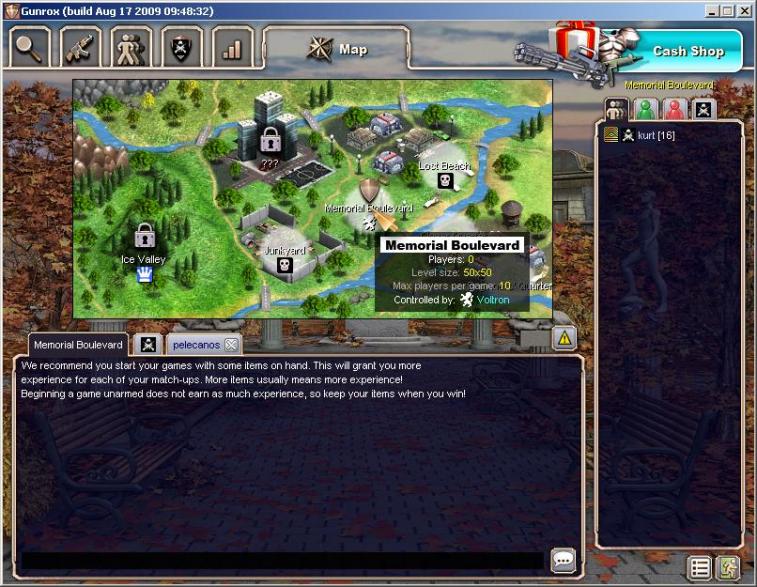The height and width of the screenshot is (587, 757).
Task: Switch to the Memorial Boulevard chat tab
Action: [x=78, y=345]
